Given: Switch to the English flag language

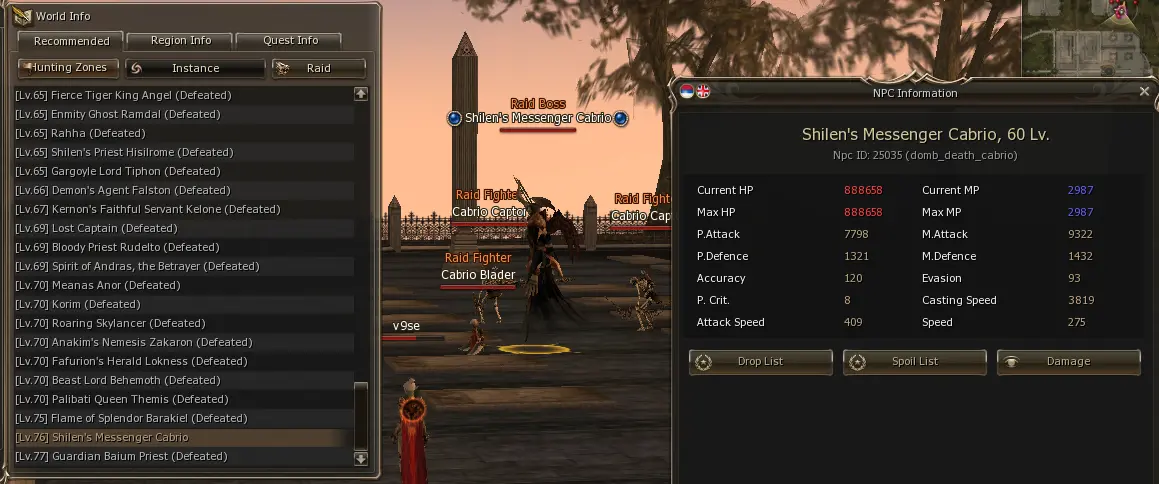Looking at the screenshot, I should pos(703,92).
